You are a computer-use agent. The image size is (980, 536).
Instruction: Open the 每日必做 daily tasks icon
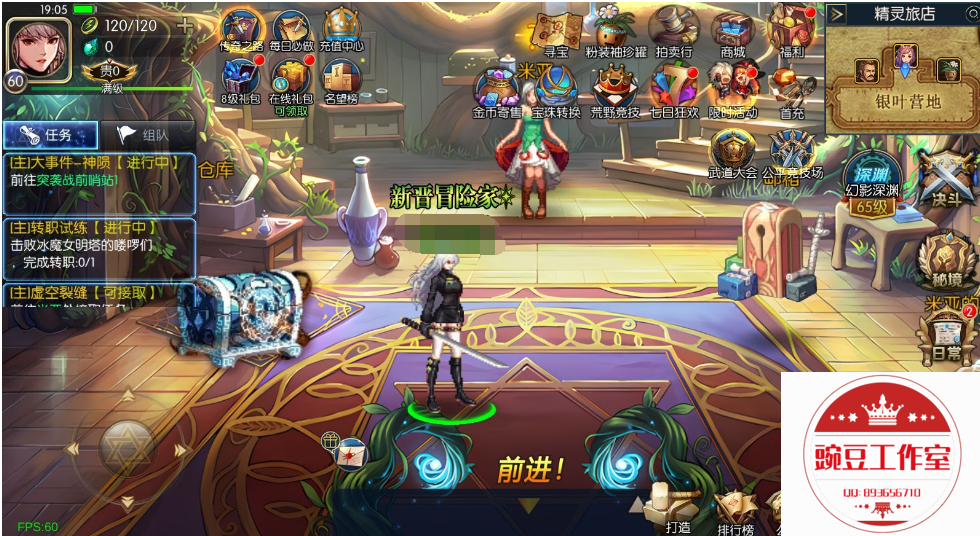pos(291,30)
